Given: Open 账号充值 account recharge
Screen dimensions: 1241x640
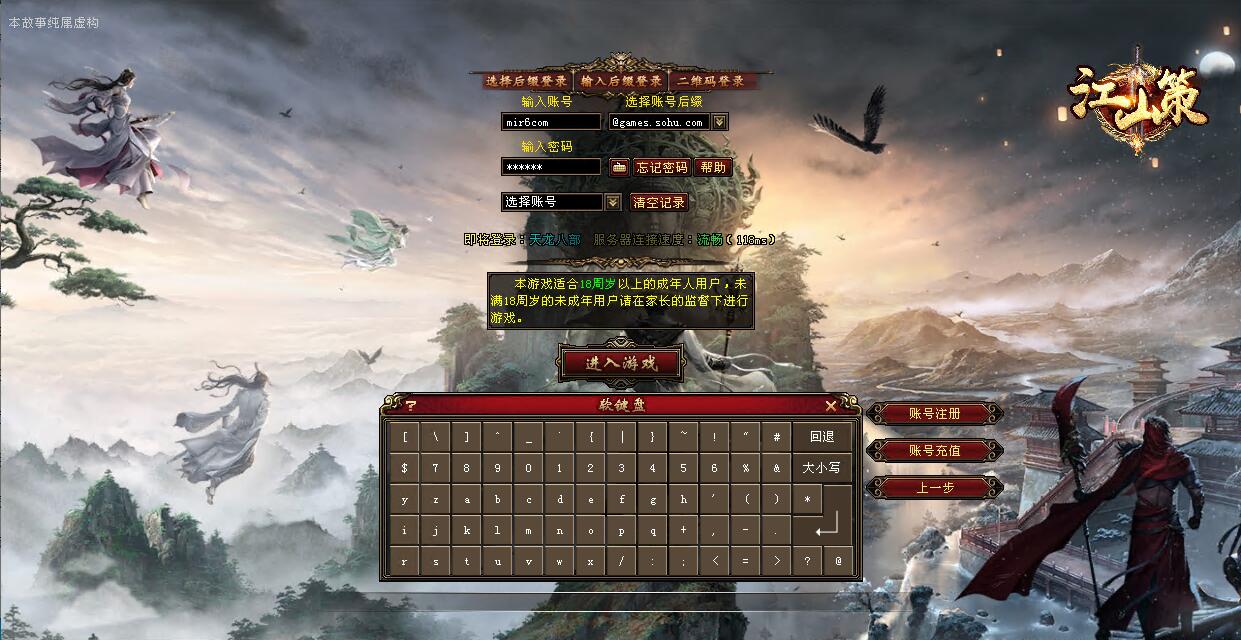Looking at the screenshot, I should pyautogui.click(x=934, y=451).
